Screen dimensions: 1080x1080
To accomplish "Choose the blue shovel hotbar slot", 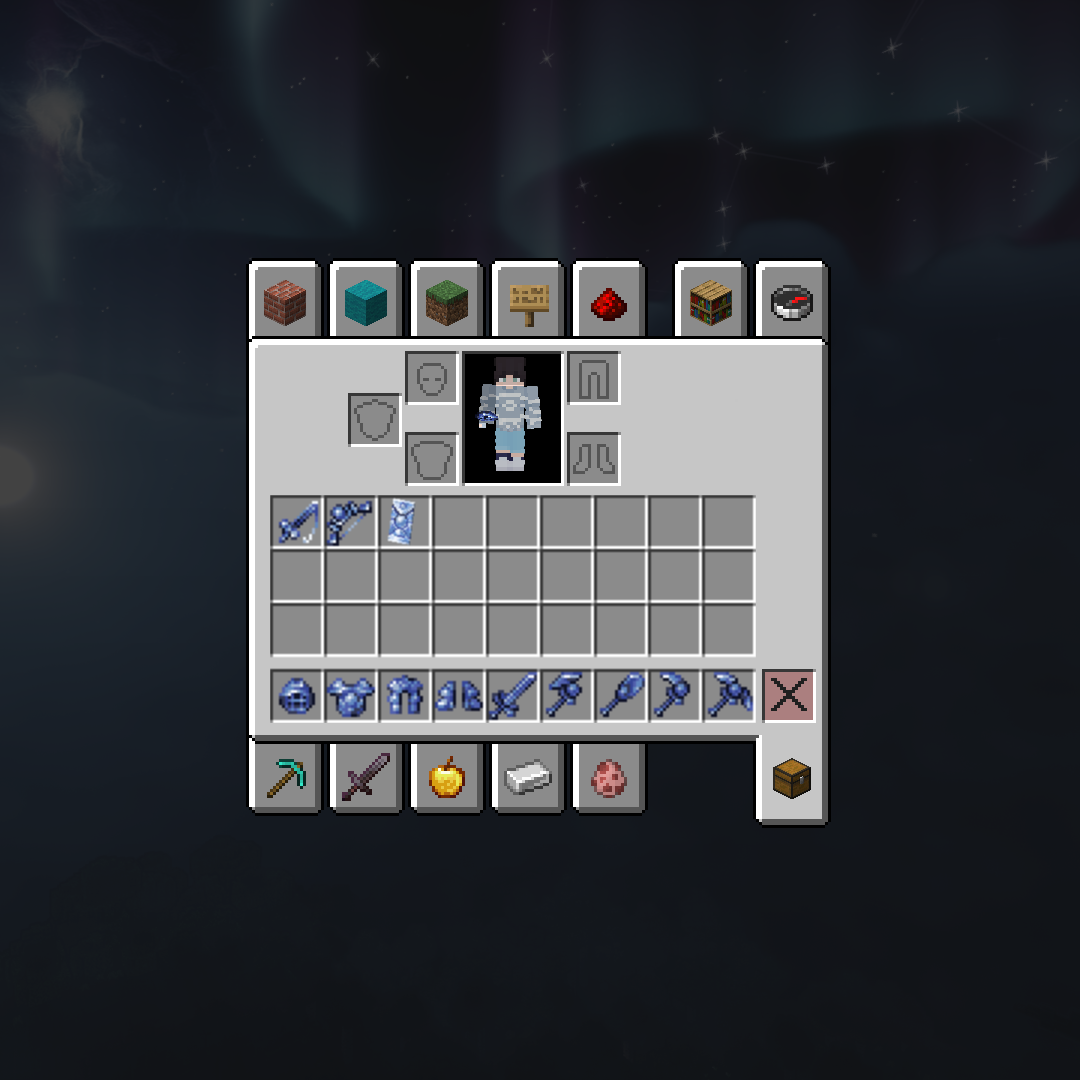I will pos(621,696).
